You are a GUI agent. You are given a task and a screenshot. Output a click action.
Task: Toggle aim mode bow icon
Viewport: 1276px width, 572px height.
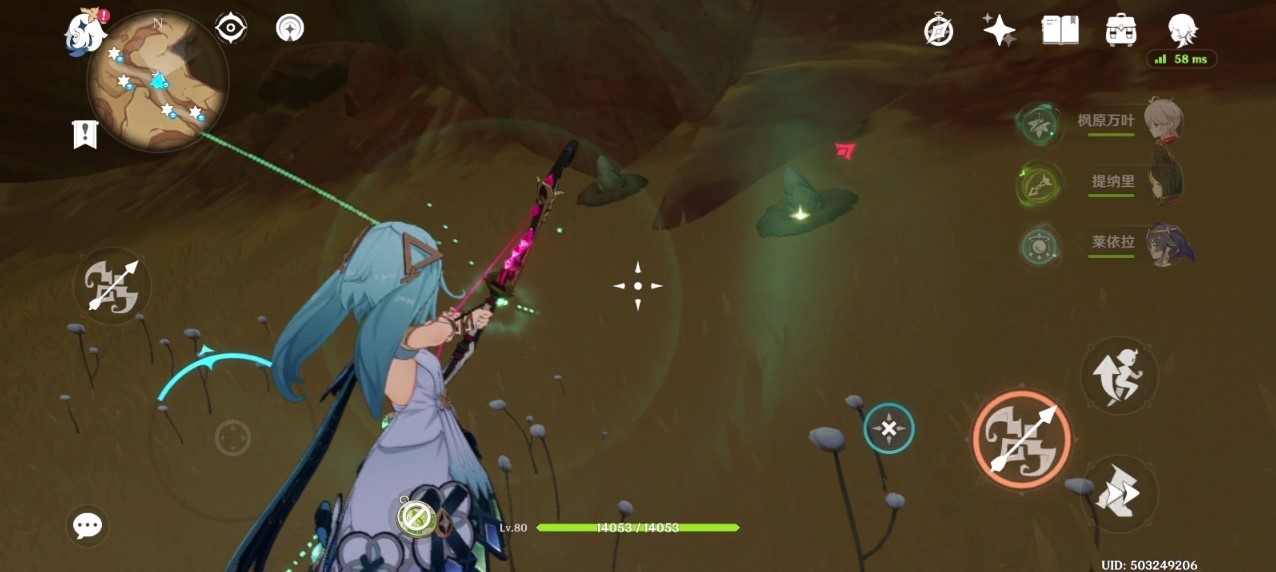click(x=112, y=286)
